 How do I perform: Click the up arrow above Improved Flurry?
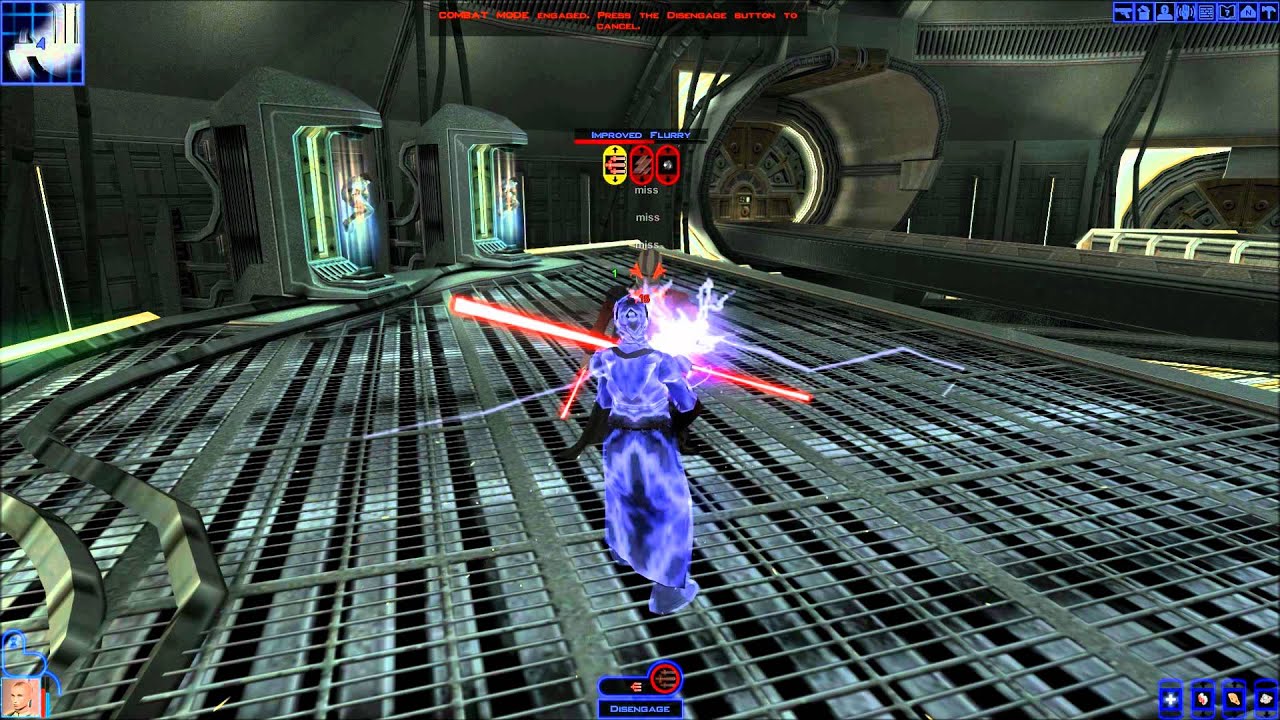coord(615,149)
